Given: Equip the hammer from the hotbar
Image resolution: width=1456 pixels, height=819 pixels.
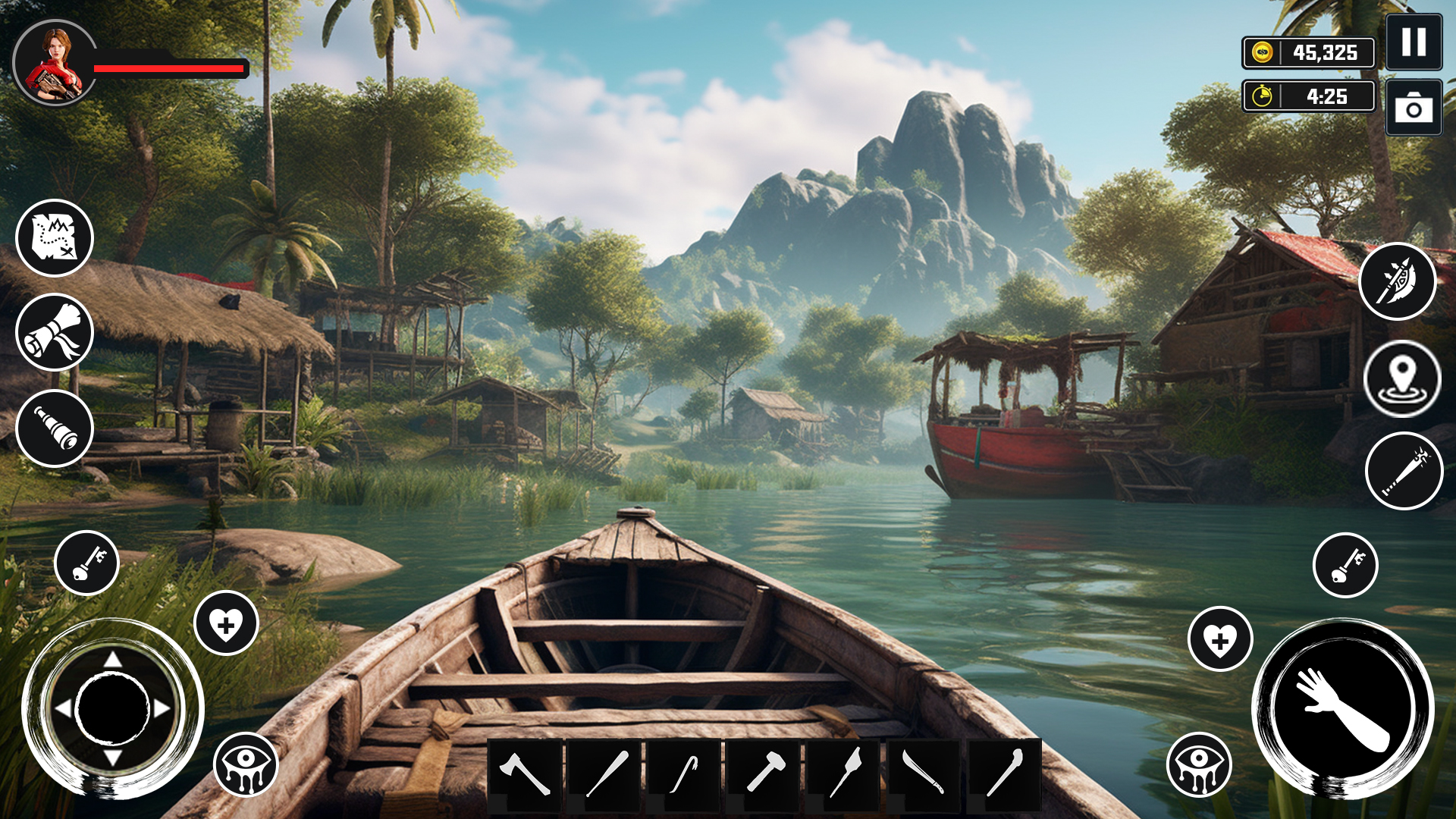Looking at the screenshot, I should [764, 773].
